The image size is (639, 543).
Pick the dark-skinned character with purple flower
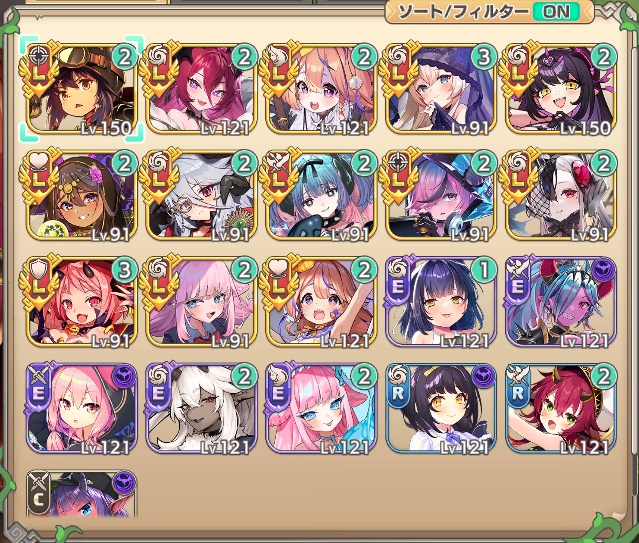click(x=80, y=195)
